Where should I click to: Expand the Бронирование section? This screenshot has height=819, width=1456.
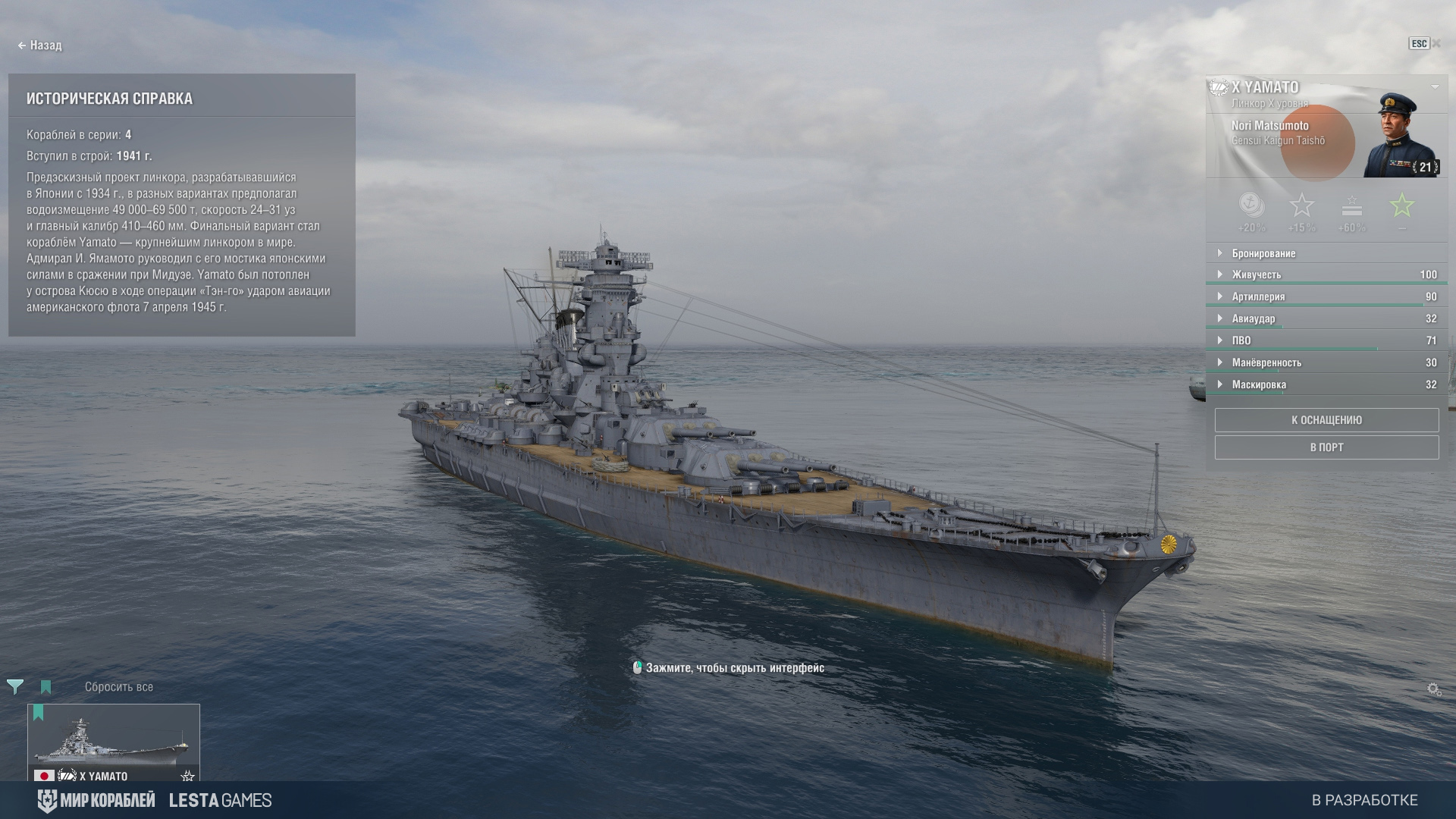(x=1263, y=253)
